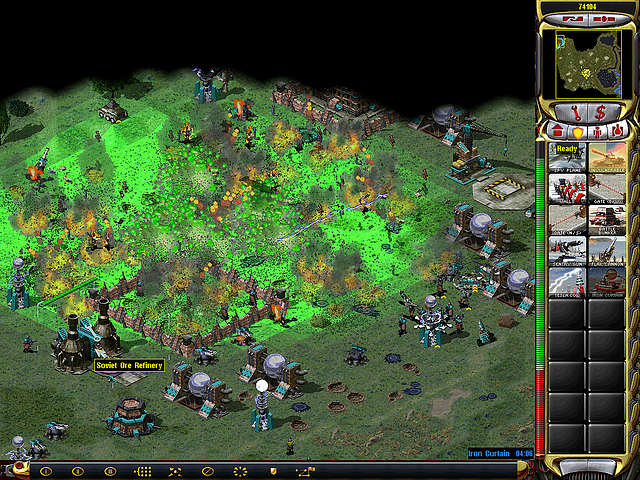
Task: Select the Walls build cameo
Action: (567, 185)
